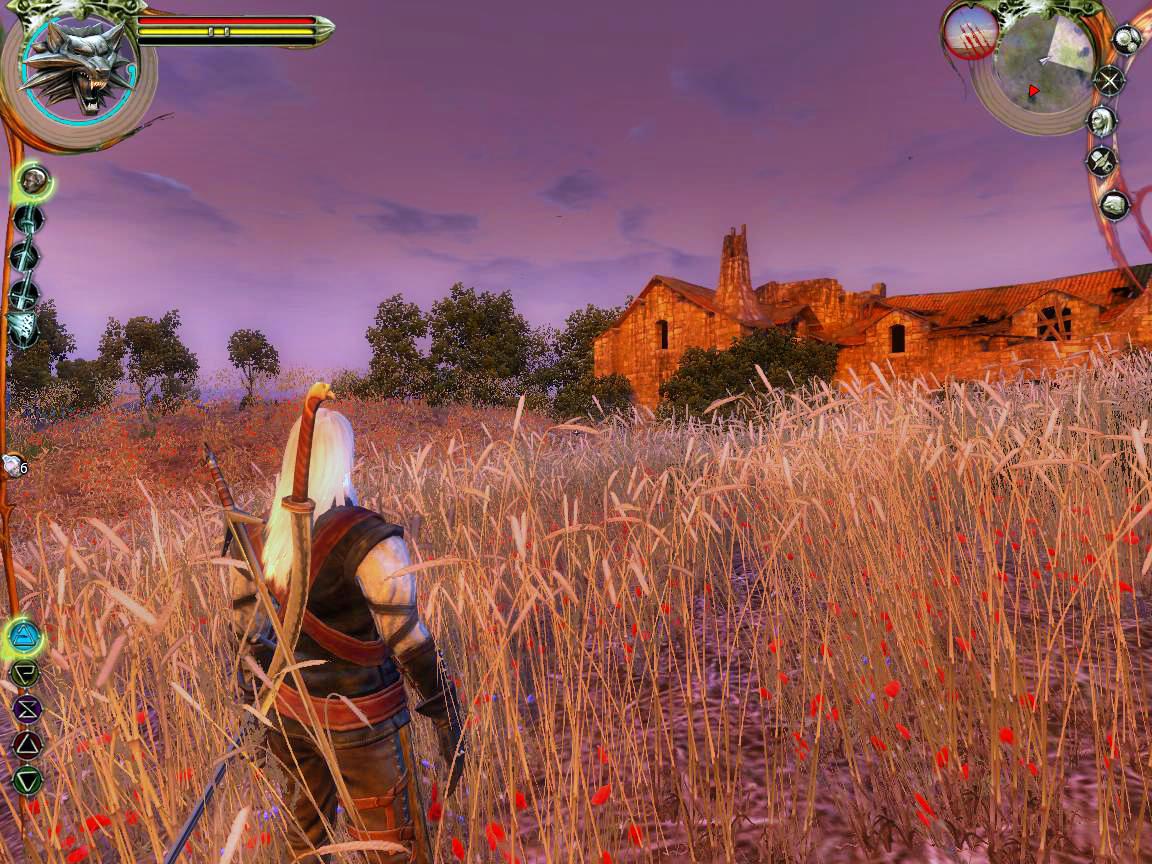Switch to the purple Yrden sign
The image size is (1152, 864).
coord(26,709)
